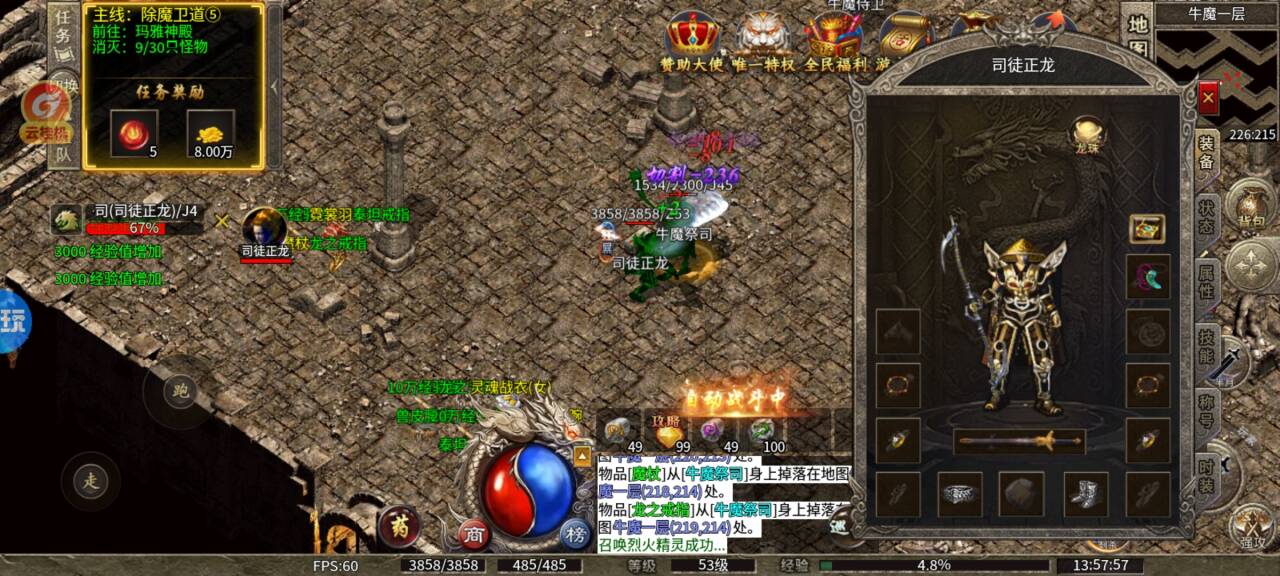Open the 云挂机 cloud idle overlay icon
This screenshot has width=1280, height=576.
pyautogui.click(x=46, y=112)
